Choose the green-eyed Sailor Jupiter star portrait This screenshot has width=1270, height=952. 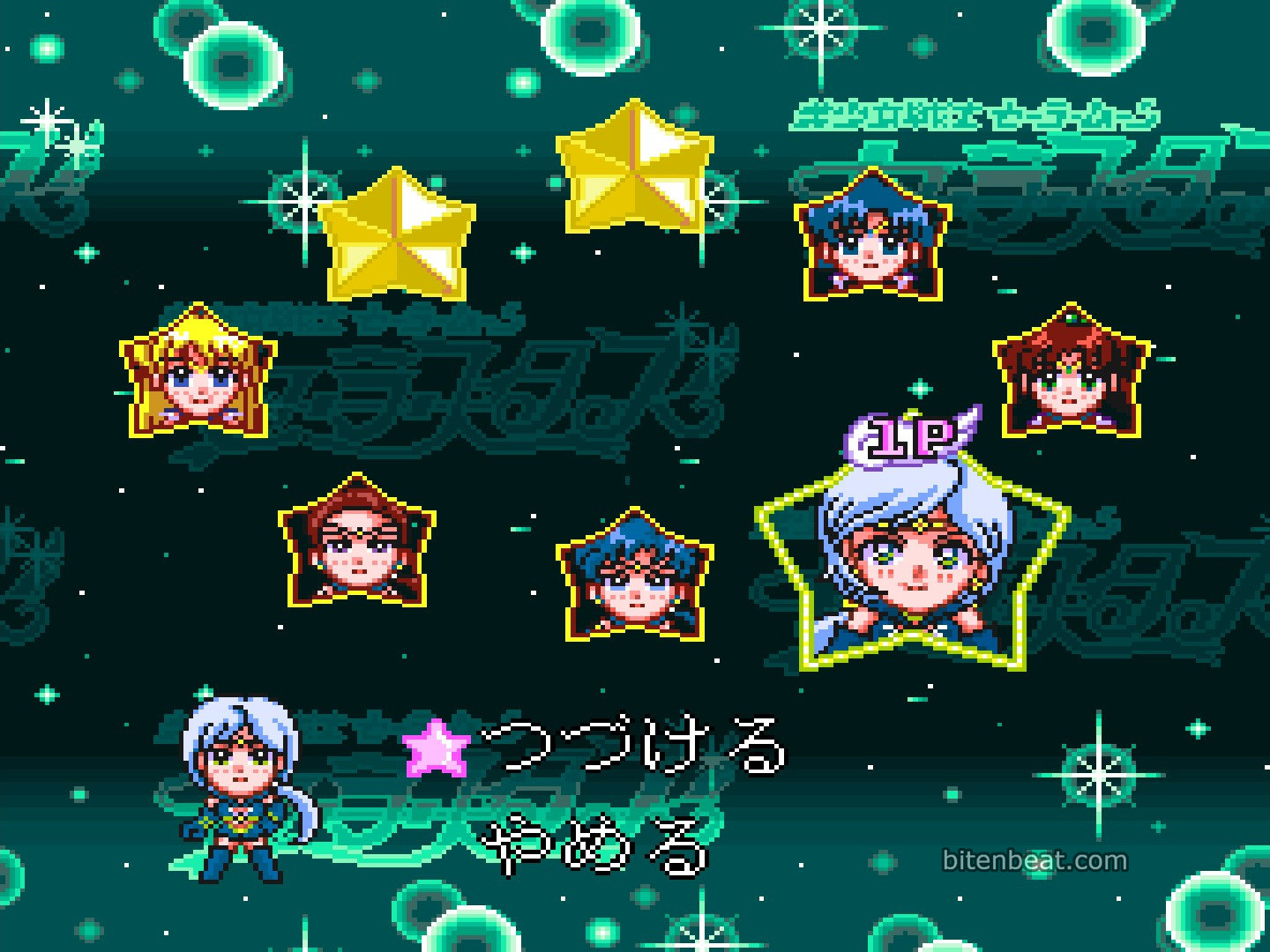(x=1071, y=376)
